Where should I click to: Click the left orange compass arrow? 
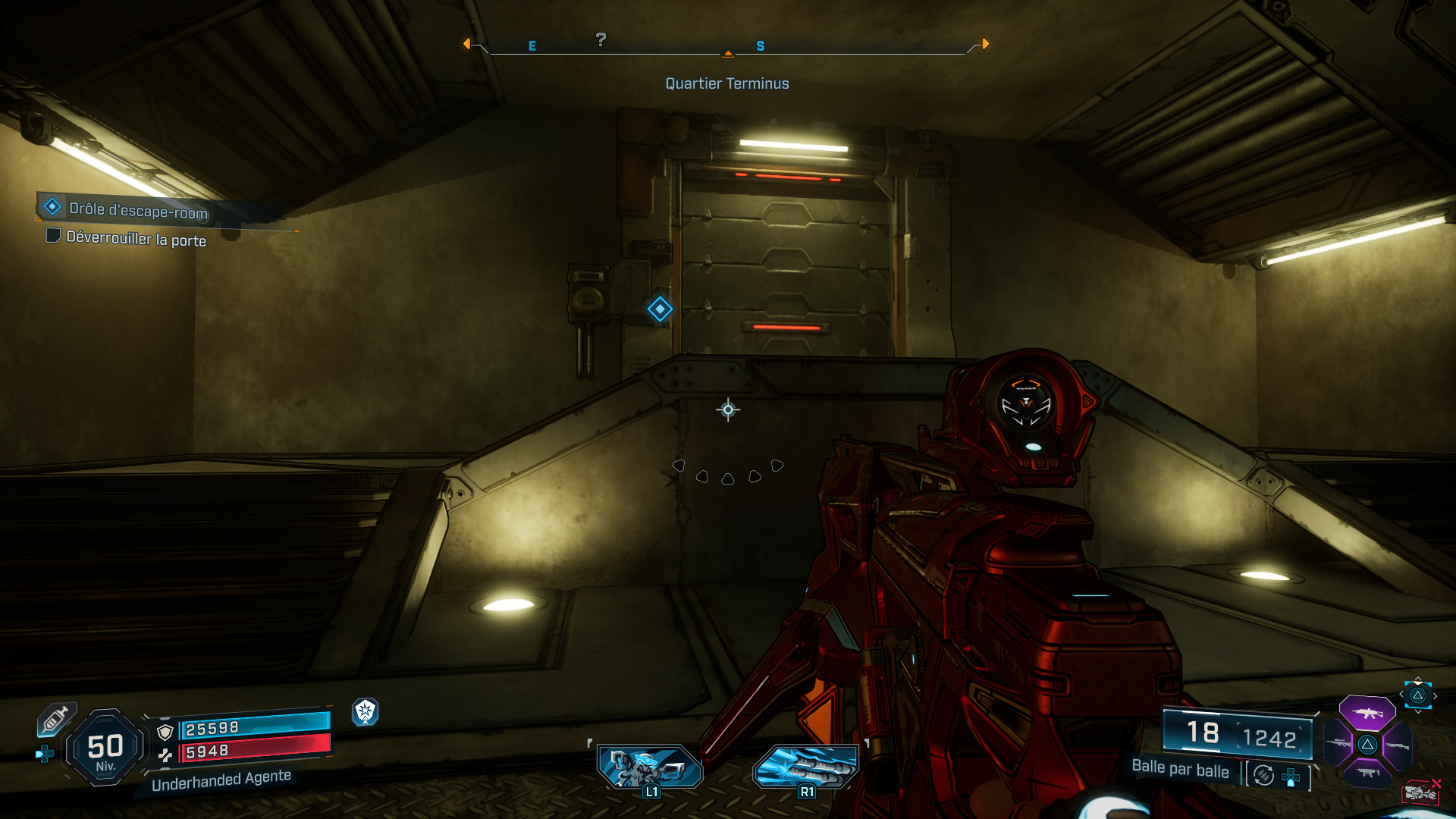coord(467,45)
